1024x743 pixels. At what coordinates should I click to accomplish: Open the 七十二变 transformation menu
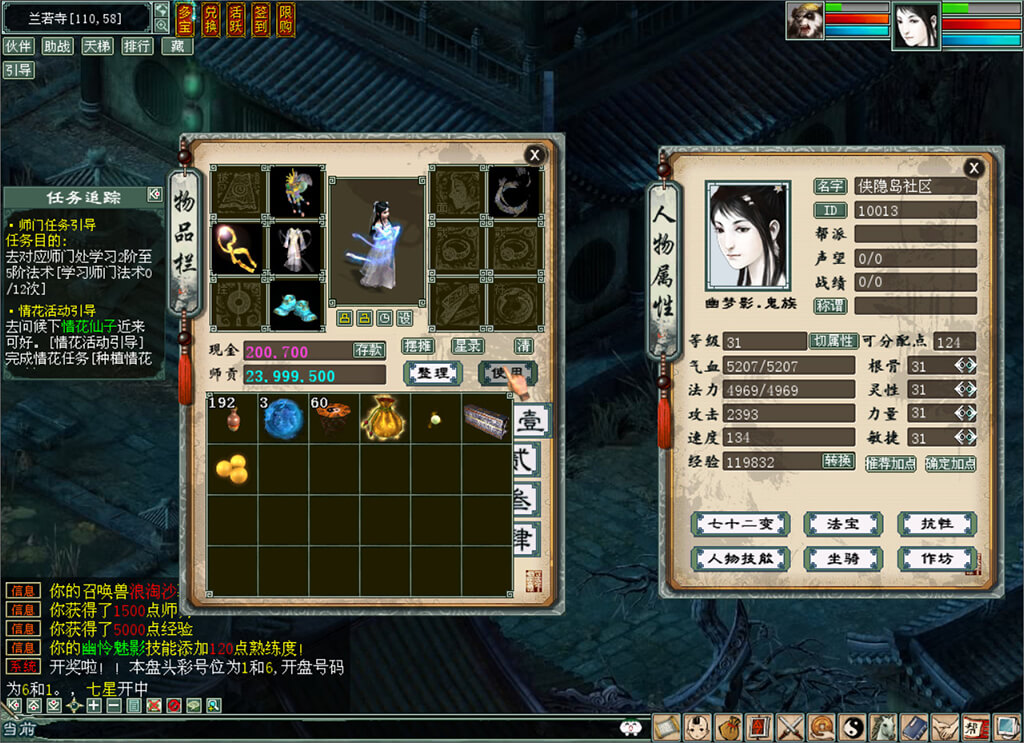[x=741, y=524]
